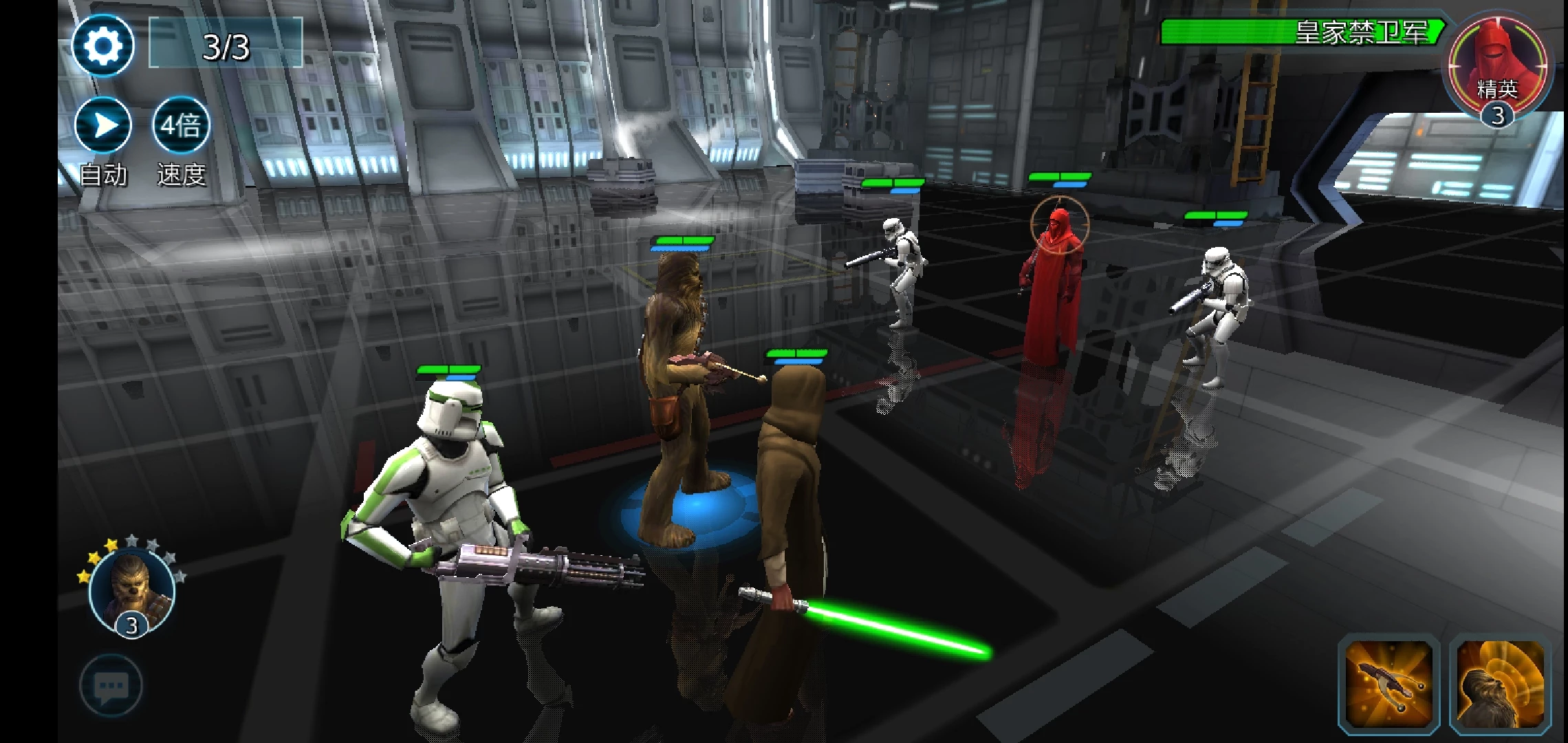
Task: Use Chewbacca's bowcaster basic attack
Action: (x=1389, y=685)
